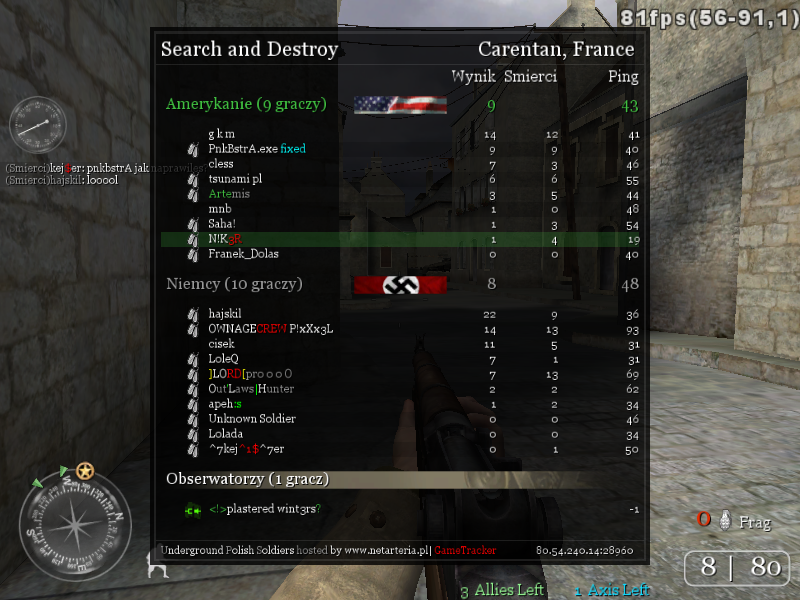
Task: Select the Lolada player entry
Action: click(225, 434)
